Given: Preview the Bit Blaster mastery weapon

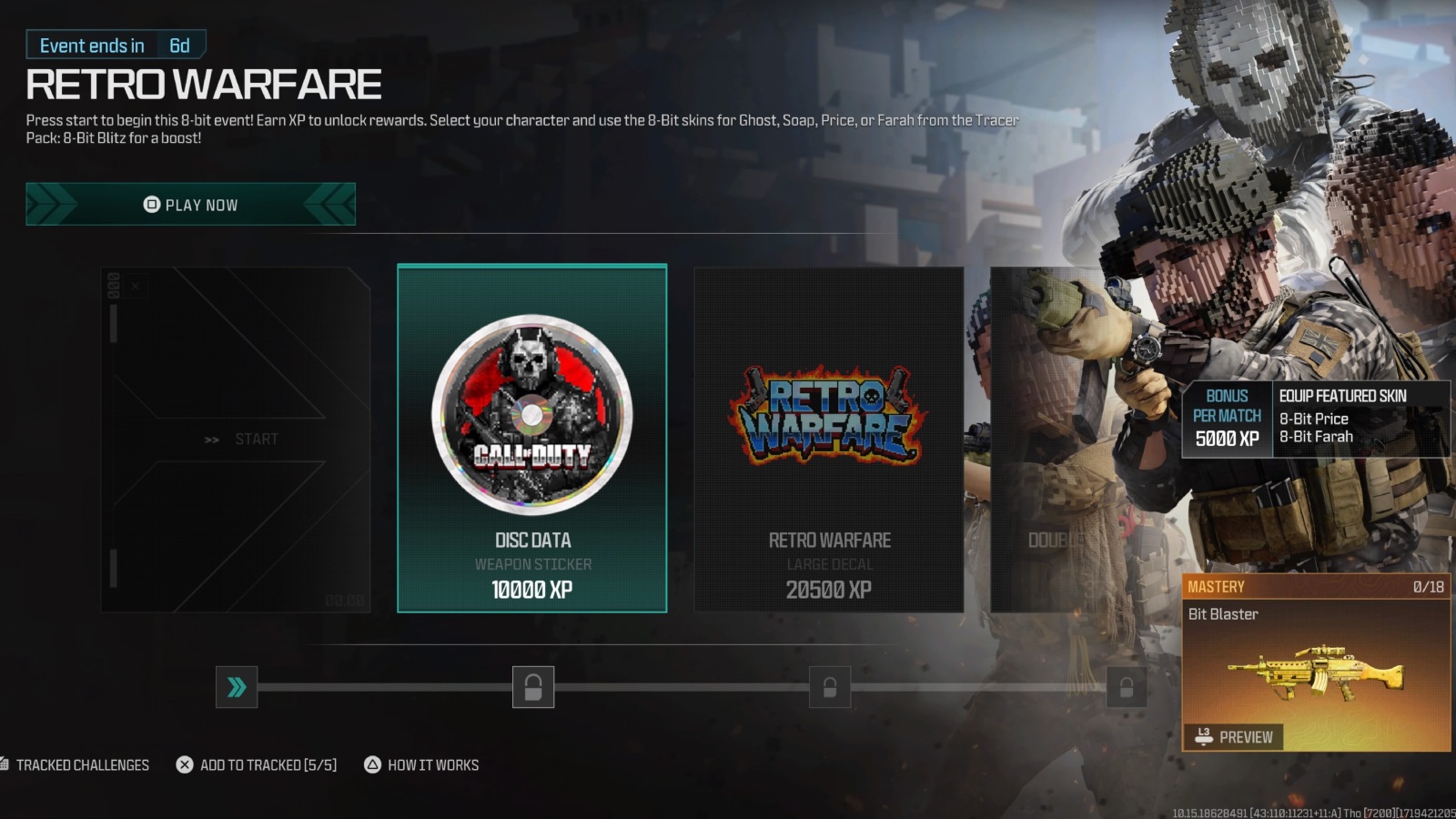Looking at the screenshot, I should 1233,737.
